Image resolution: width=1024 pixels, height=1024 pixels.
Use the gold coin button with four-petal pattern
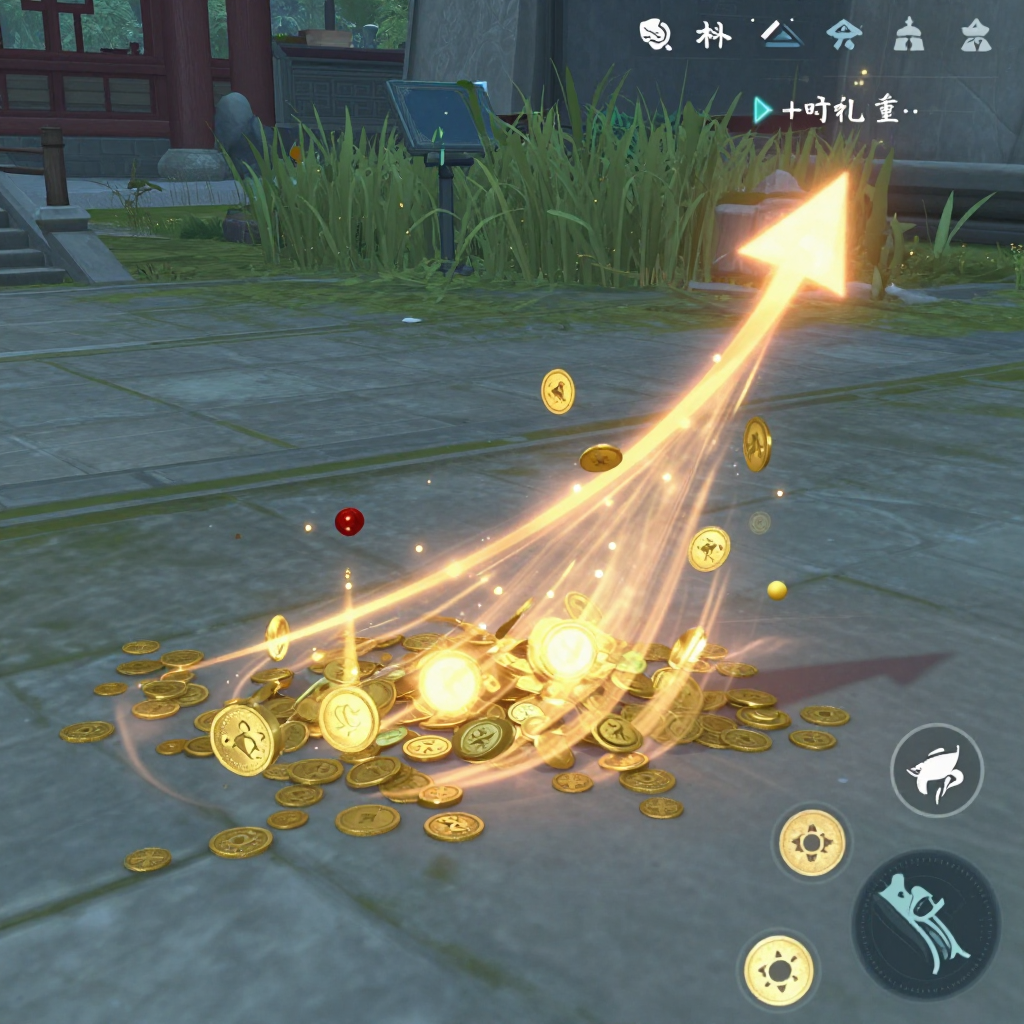coord(812,842)
